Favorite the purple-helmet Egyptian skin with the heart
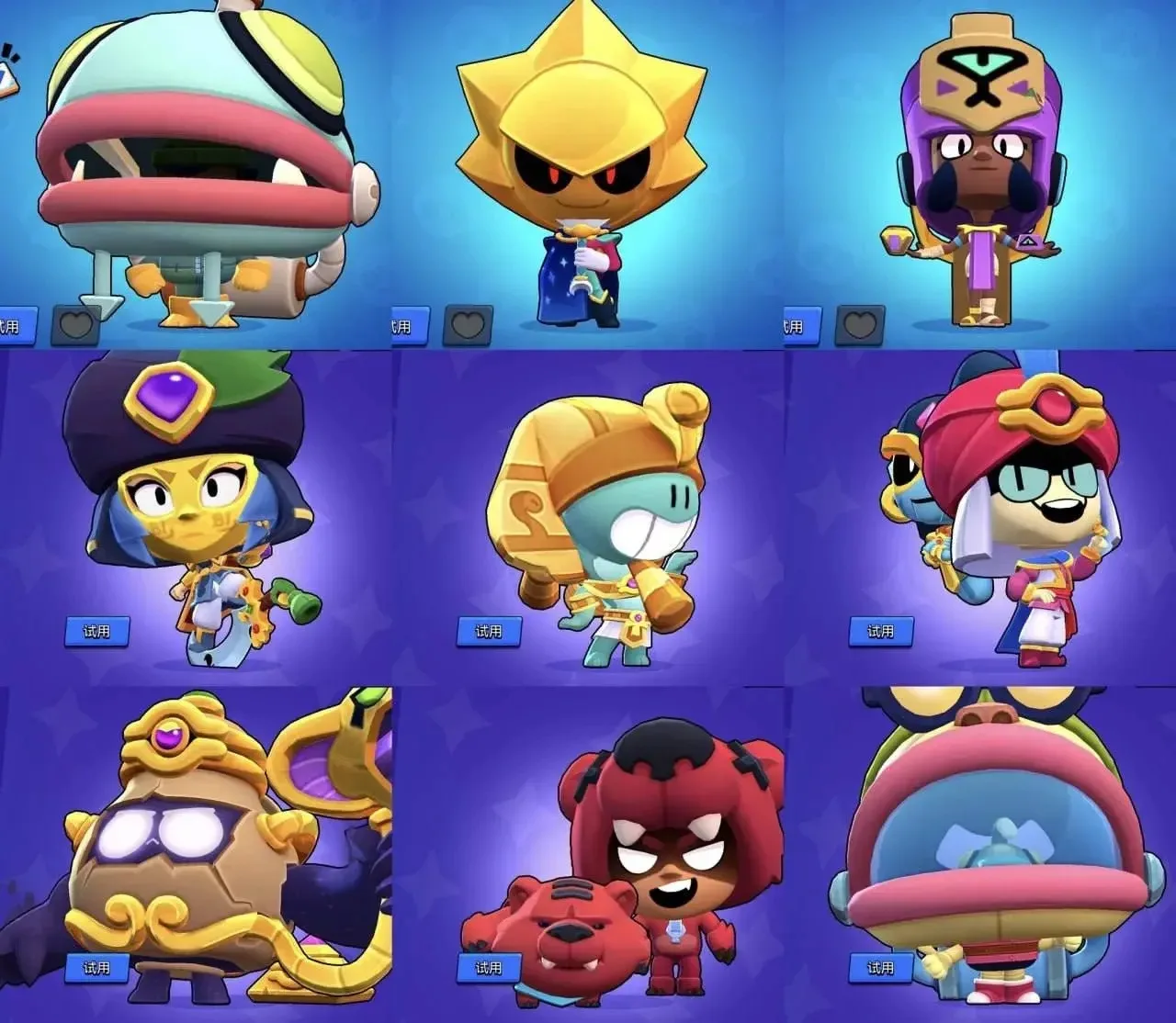This screenshot has height=1023, width=1176. point(859,325)
